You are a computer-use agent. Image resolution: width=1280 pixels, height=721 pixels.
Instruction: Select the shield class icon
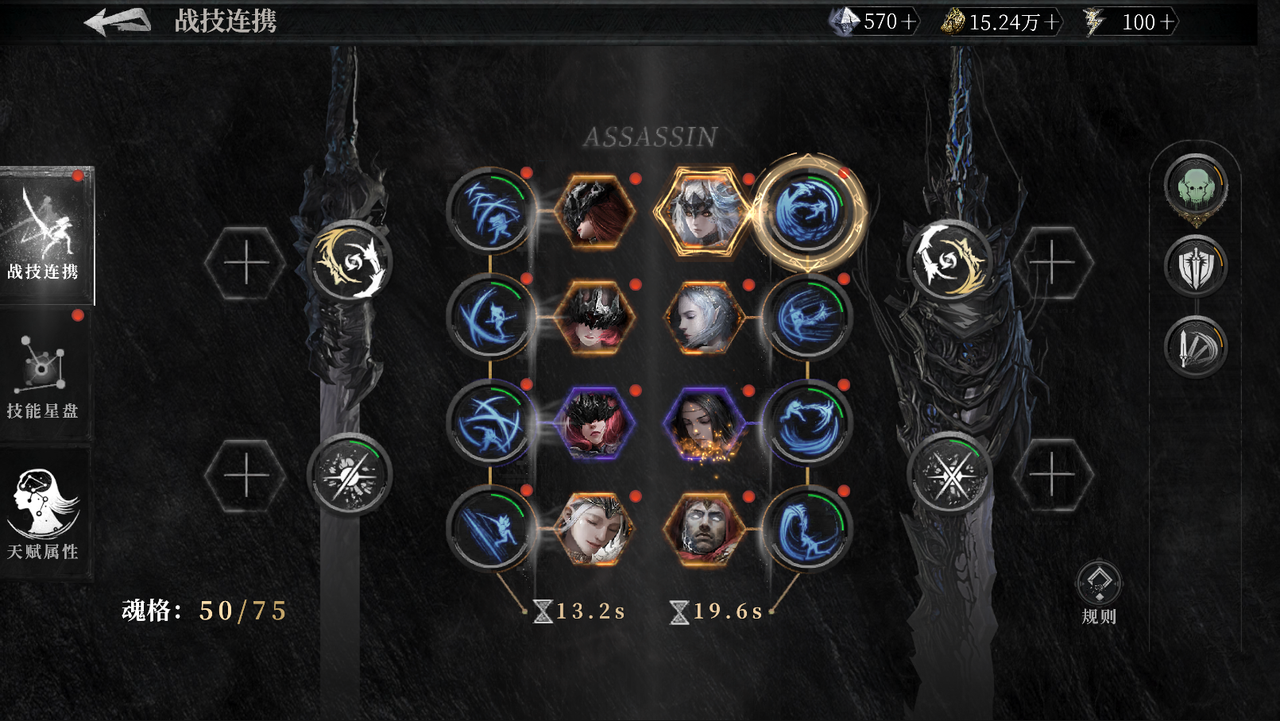click(x=1195, y=267)
